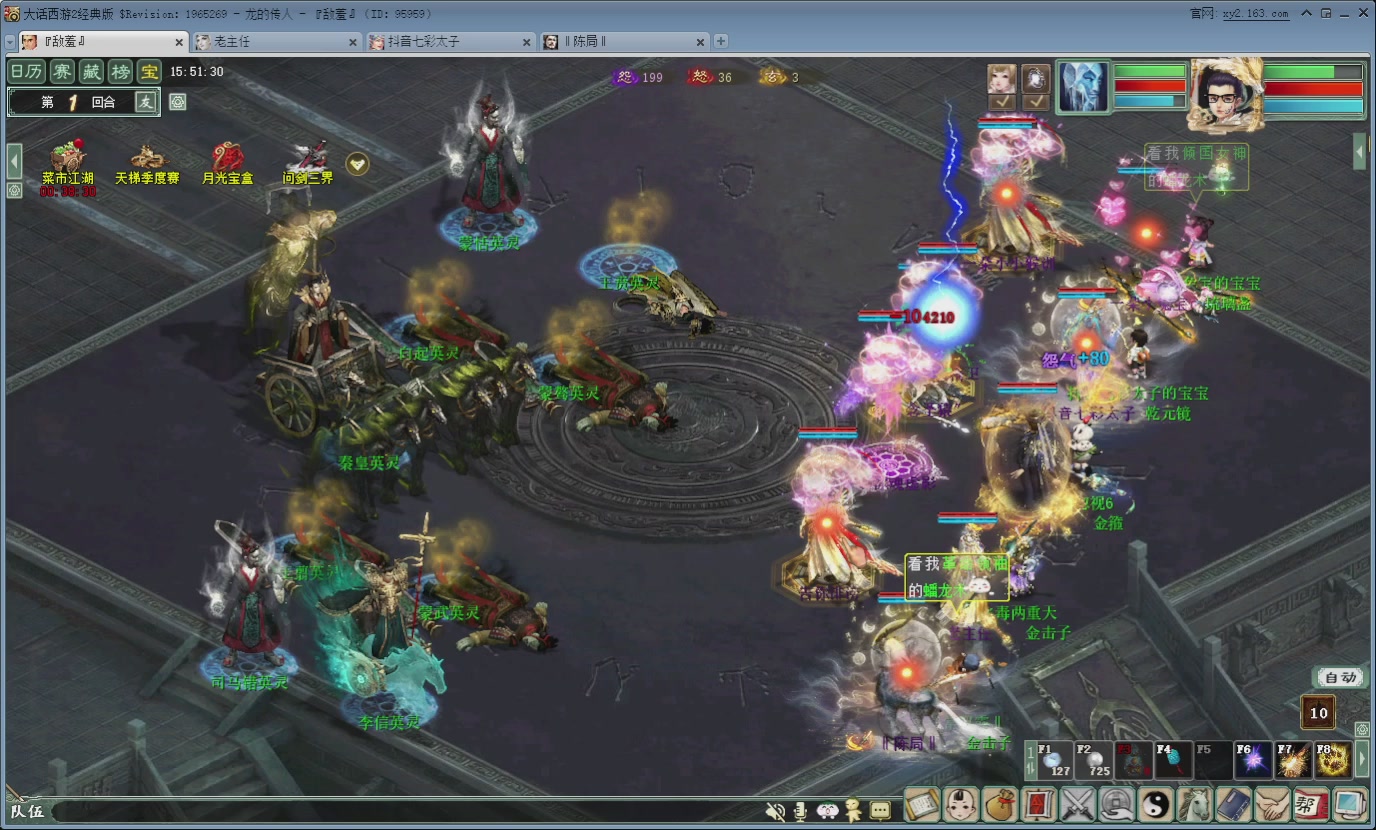Open the crossed swords combat icon

tap(1079, 804)
